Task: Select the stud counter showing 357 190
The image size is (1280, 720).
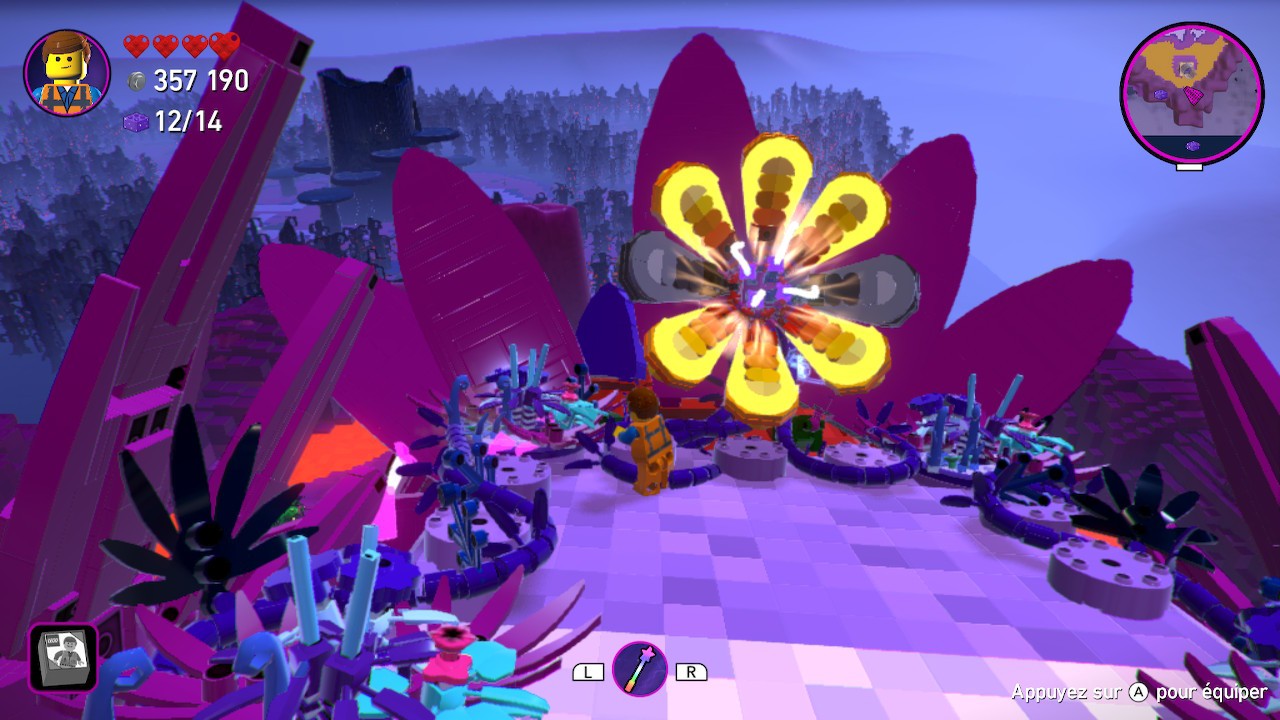Action: (197, 82)
